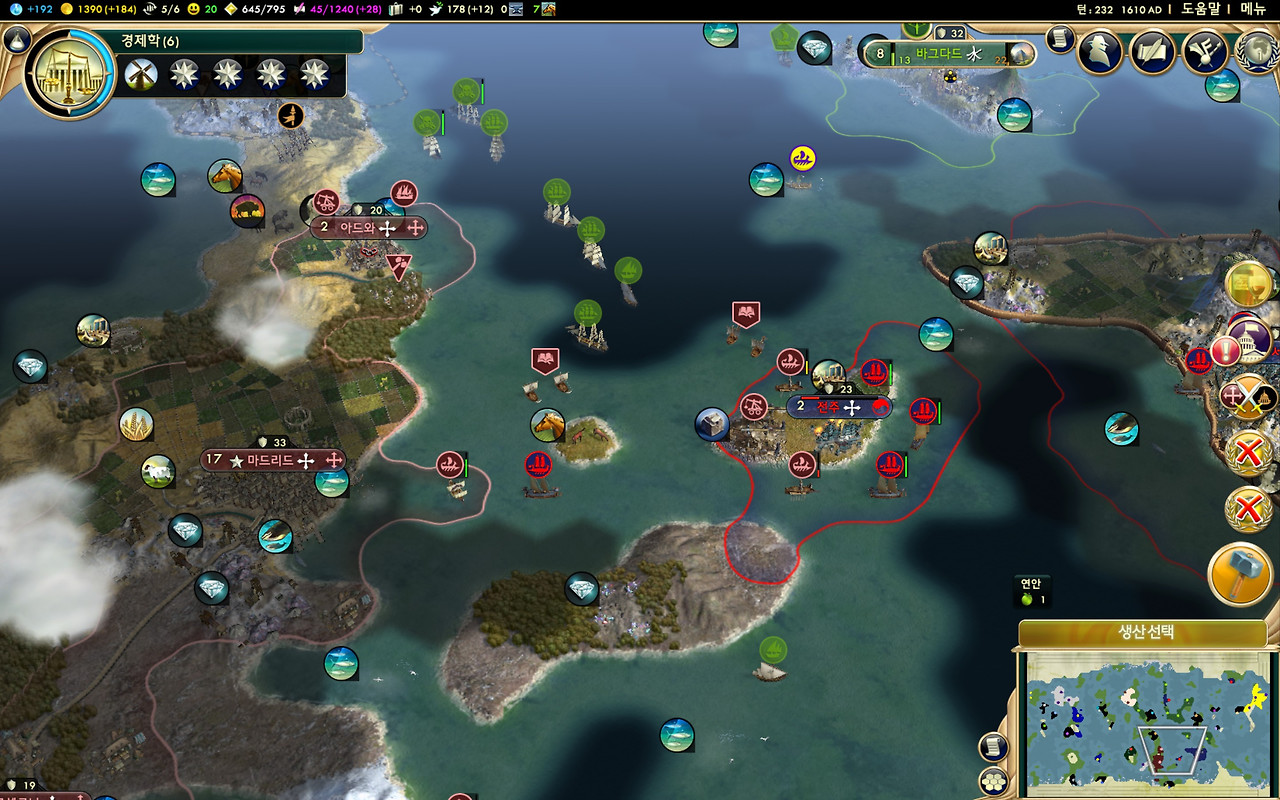Open the scroll button beside the minimap

coord(993,746)
